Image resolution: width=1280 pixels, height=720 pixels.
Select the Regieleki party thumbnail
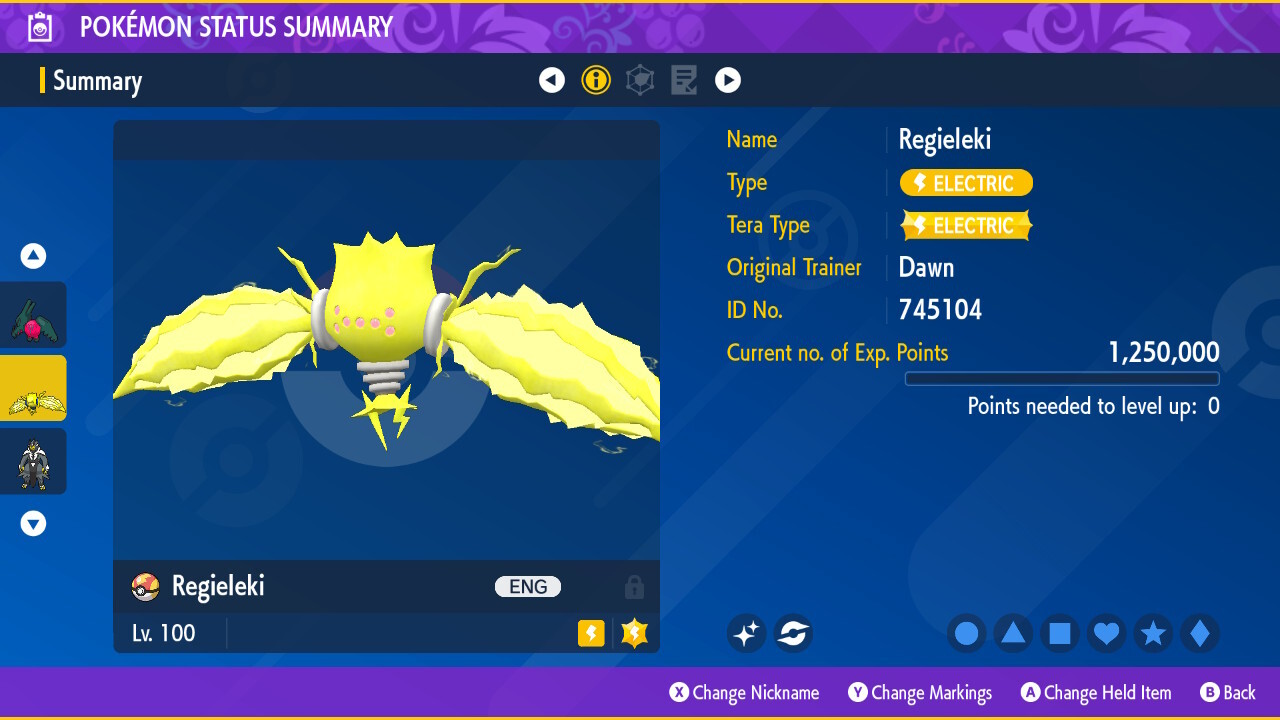click(x=34, y=388)
